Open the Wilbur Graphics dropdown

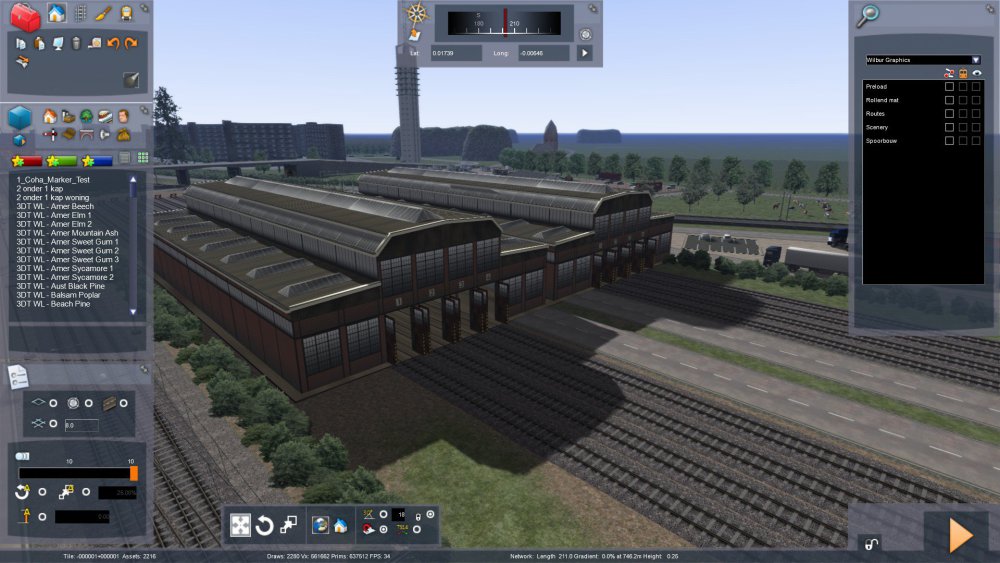(975, 60)
